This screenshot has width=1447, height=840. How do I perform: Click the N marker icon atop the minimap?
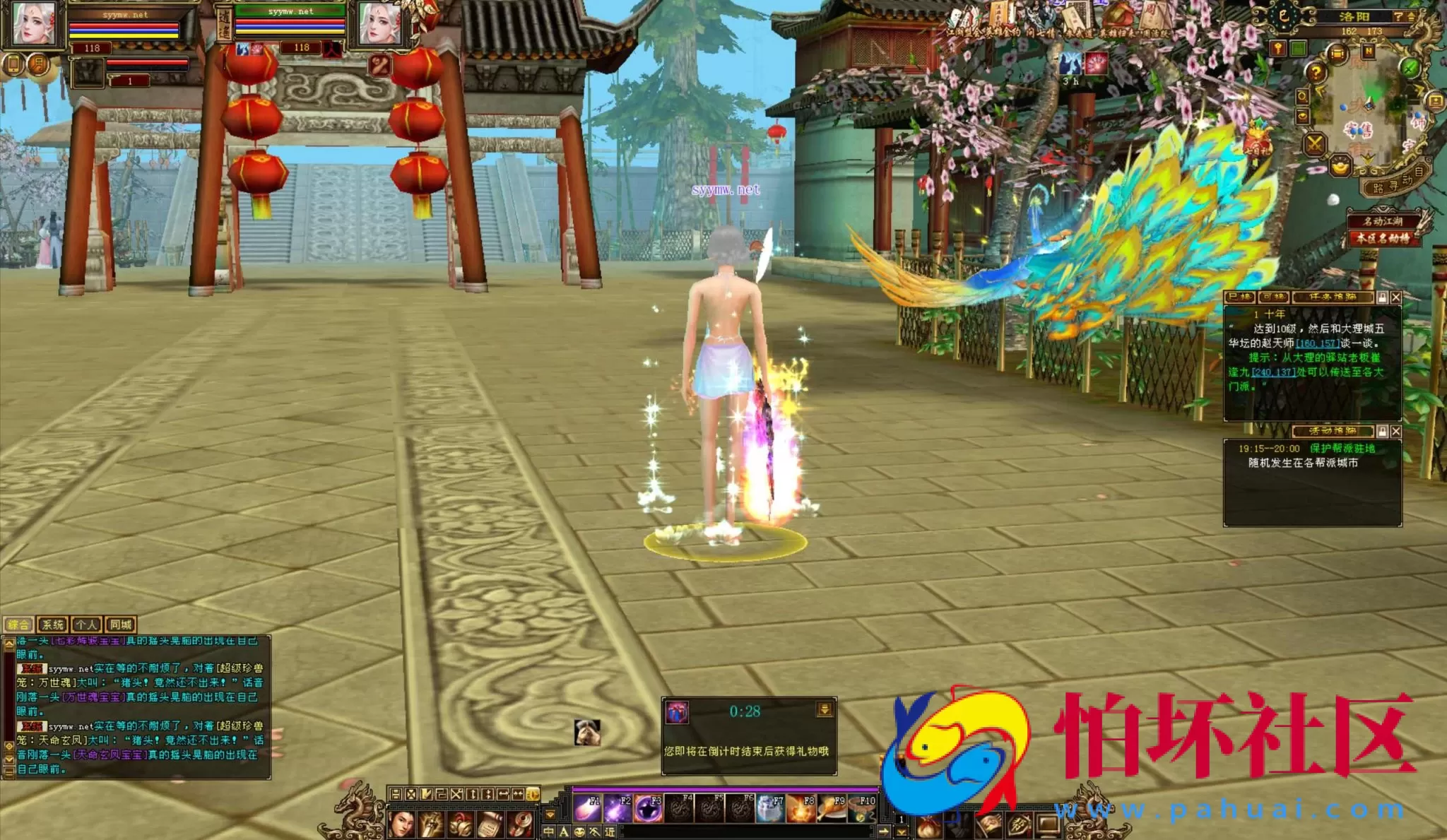1369,52
